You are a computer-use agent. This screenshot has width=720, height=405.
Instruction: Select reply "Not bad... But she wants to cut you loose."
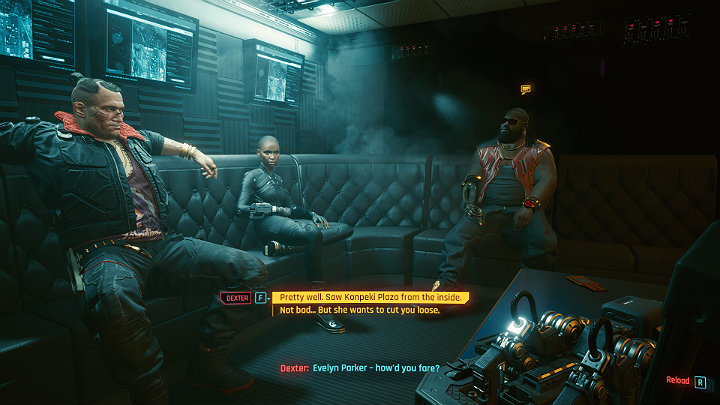point(359,310)
